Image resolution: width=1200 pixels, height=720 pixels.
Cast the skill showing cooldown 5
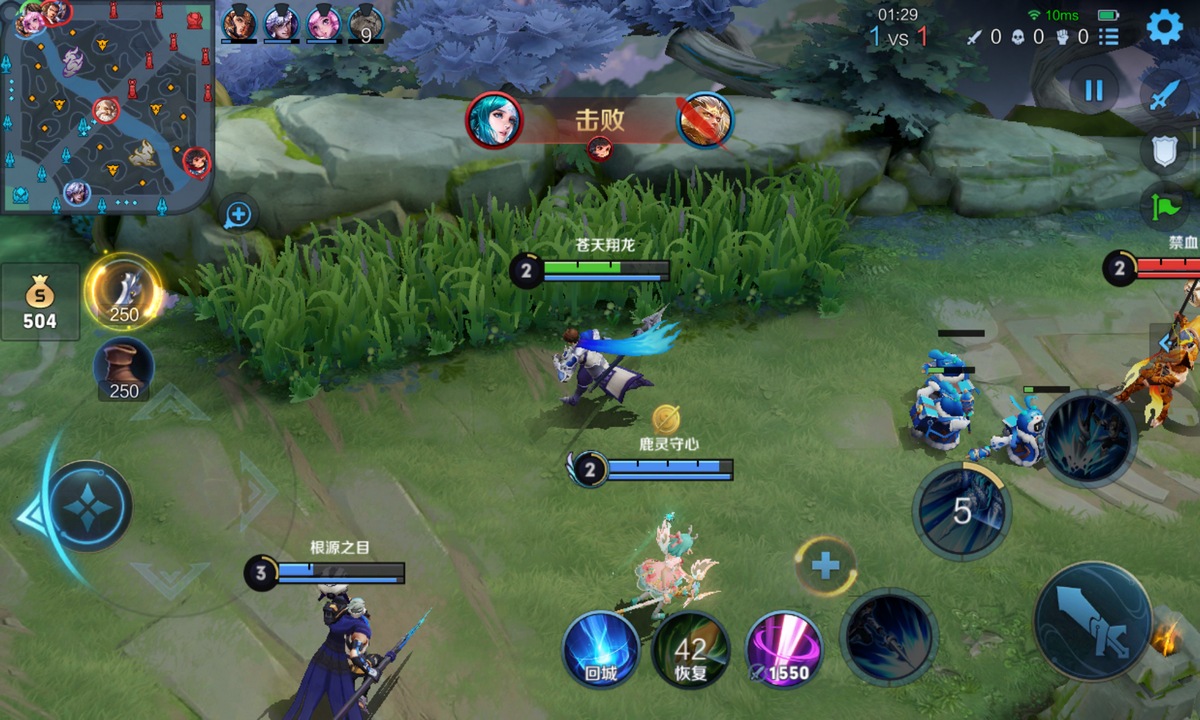point(962,511)
